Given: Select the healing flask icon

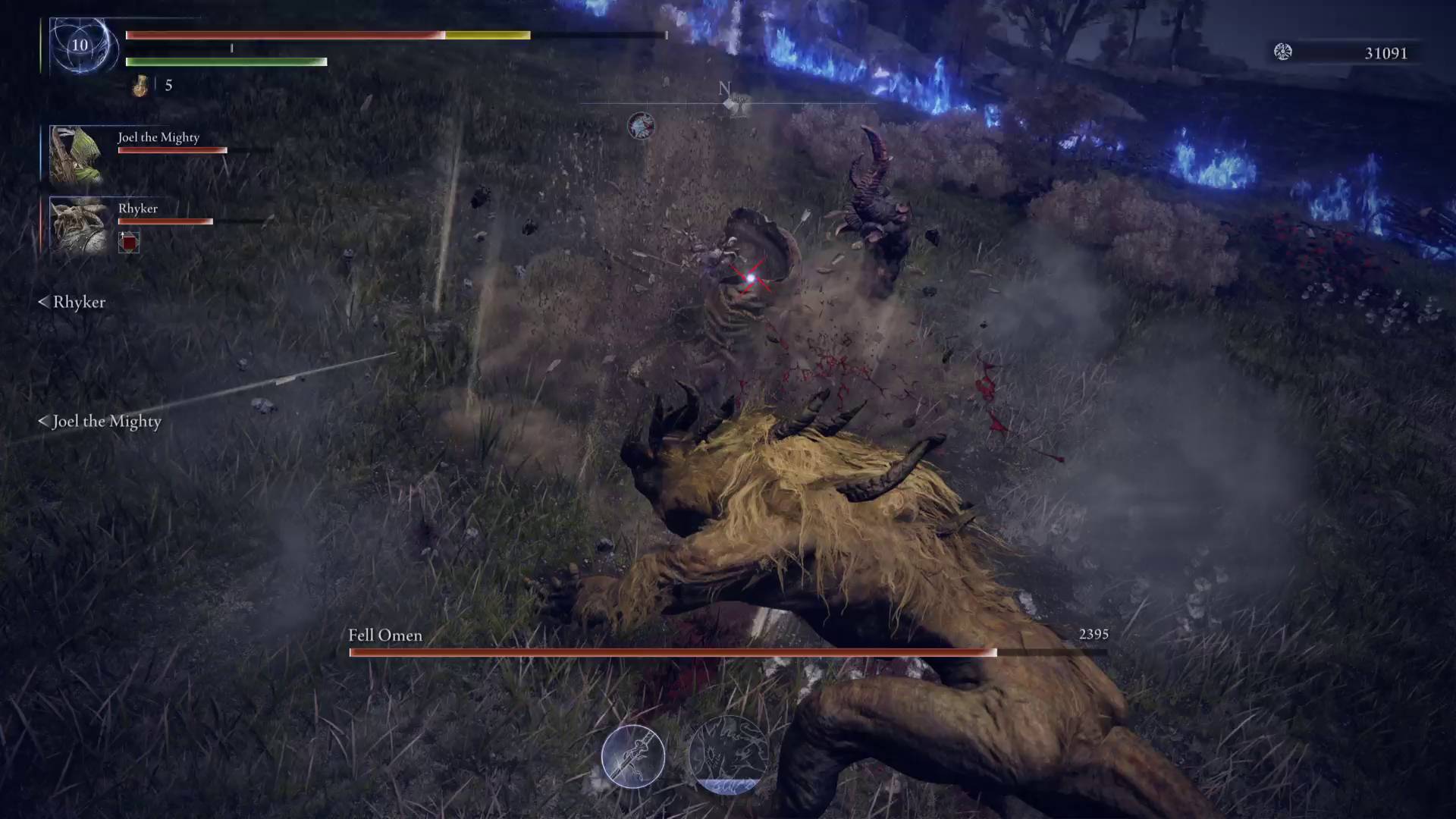Looking at the screenshot, I should (x=140, y=86).
